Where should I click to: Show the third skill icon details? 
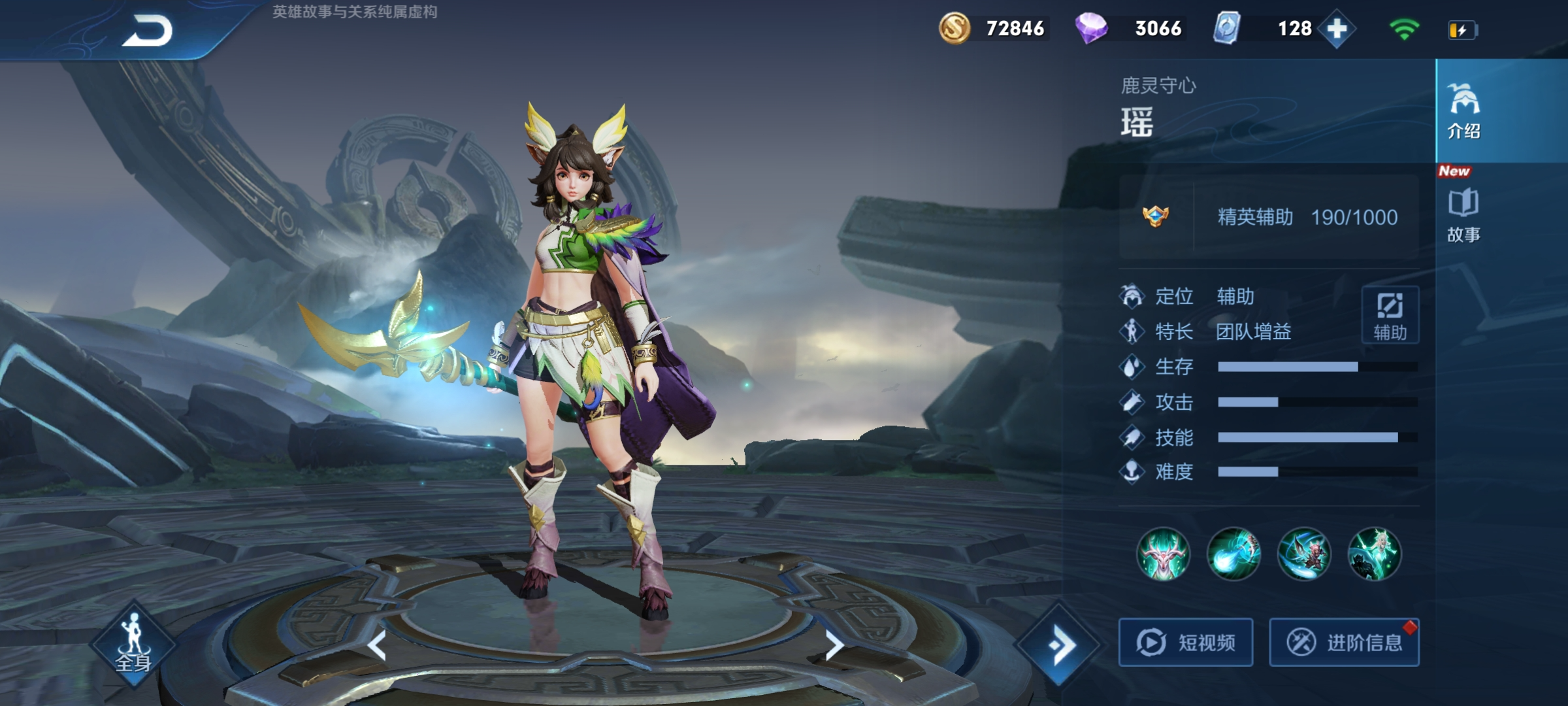coord(1304,554)
